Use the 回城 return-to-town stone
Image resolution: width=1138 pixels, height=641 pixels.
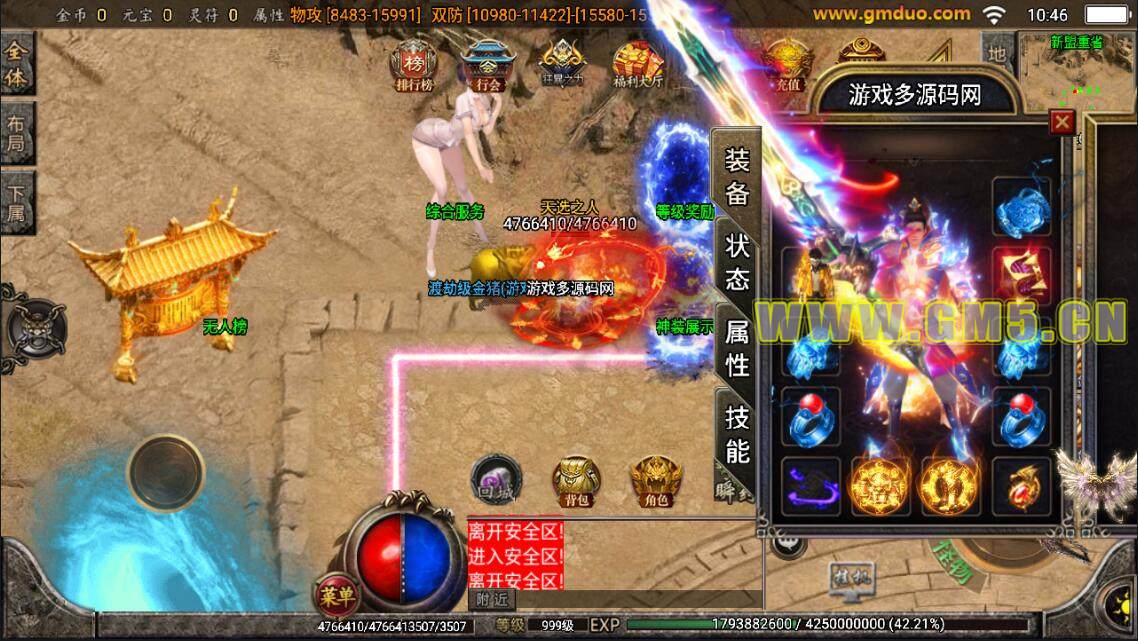coord(492,478)
